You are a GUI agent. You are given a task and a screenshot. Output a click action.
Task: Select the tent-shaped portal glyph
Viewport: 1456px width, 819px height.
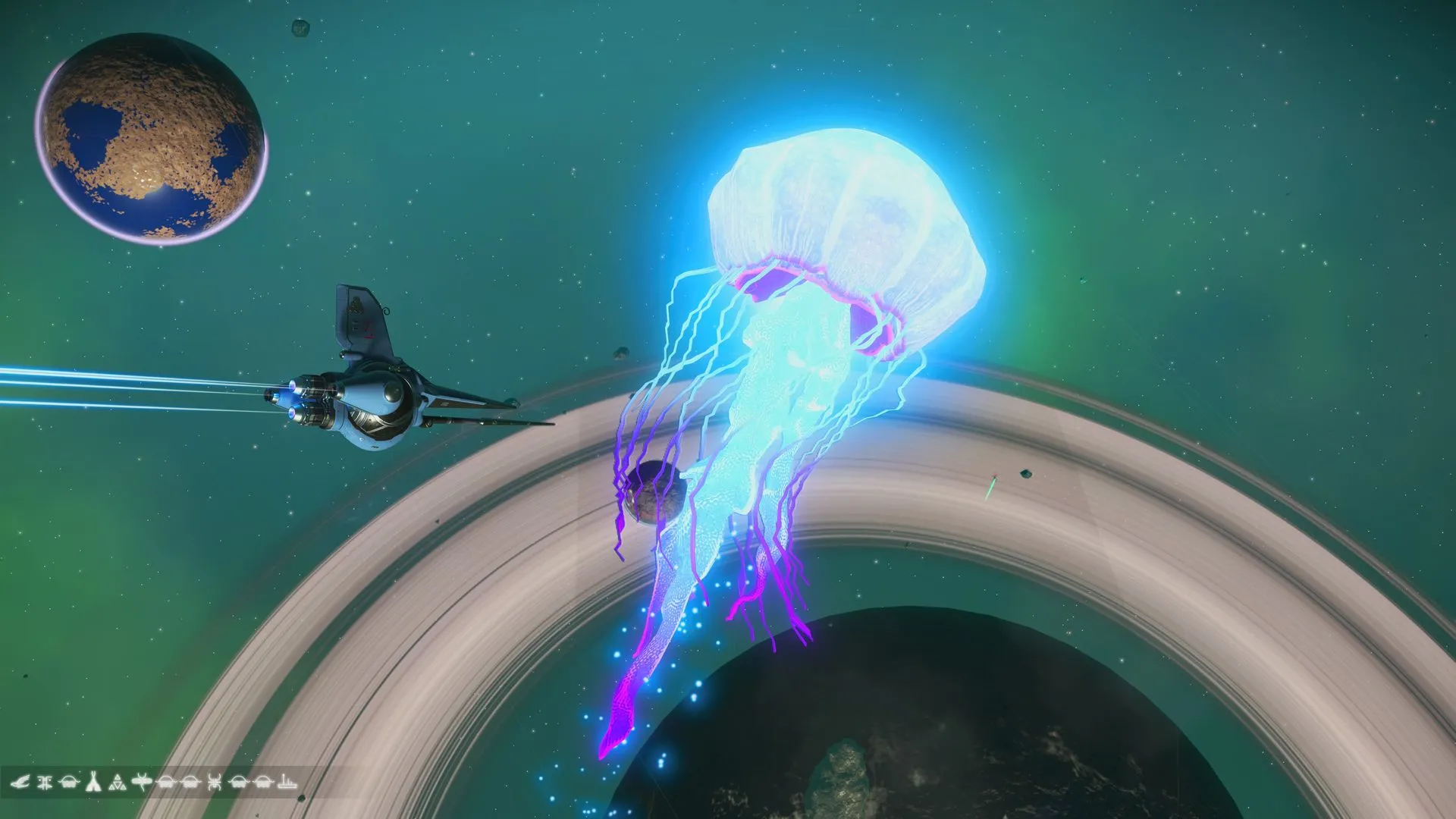[93, 782]
